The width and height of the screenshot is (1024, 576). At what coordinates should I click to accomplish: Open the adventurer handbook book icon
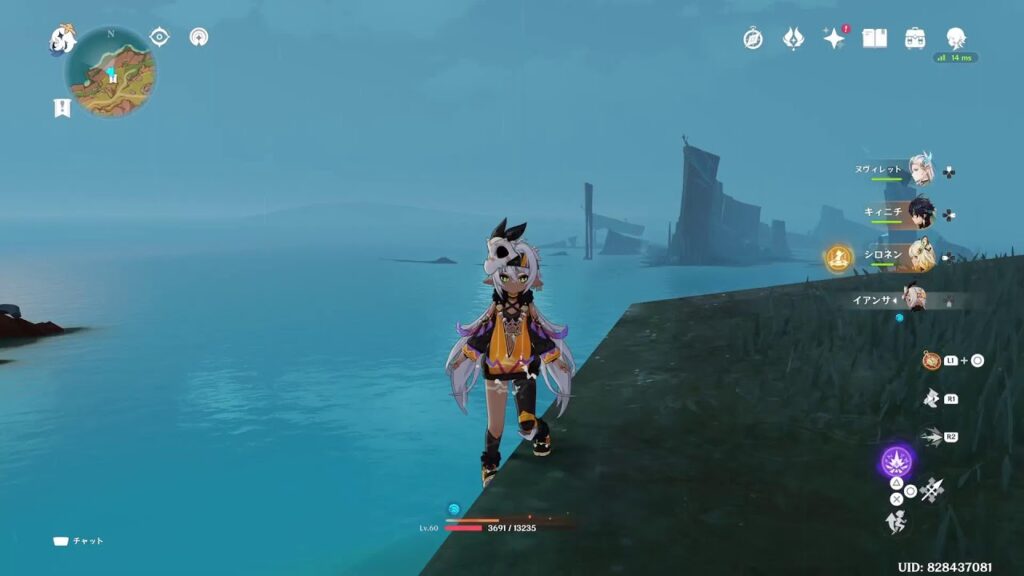[x=875, y=39]
